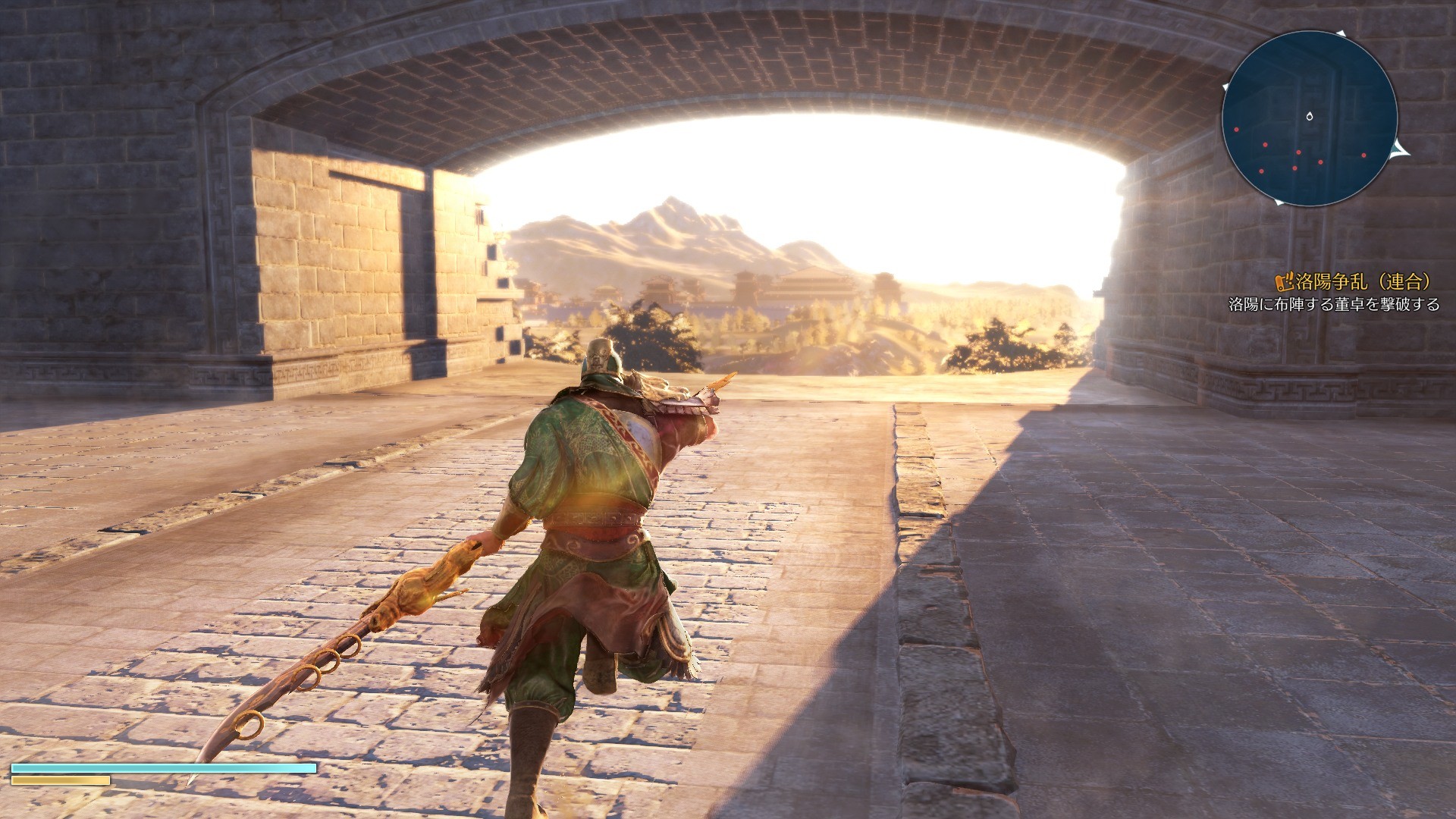The height and width of the screenshot is (819, 1456).
Task: Select the pair of red dots at minimap bottom-left
Action: coord(1278,169)
